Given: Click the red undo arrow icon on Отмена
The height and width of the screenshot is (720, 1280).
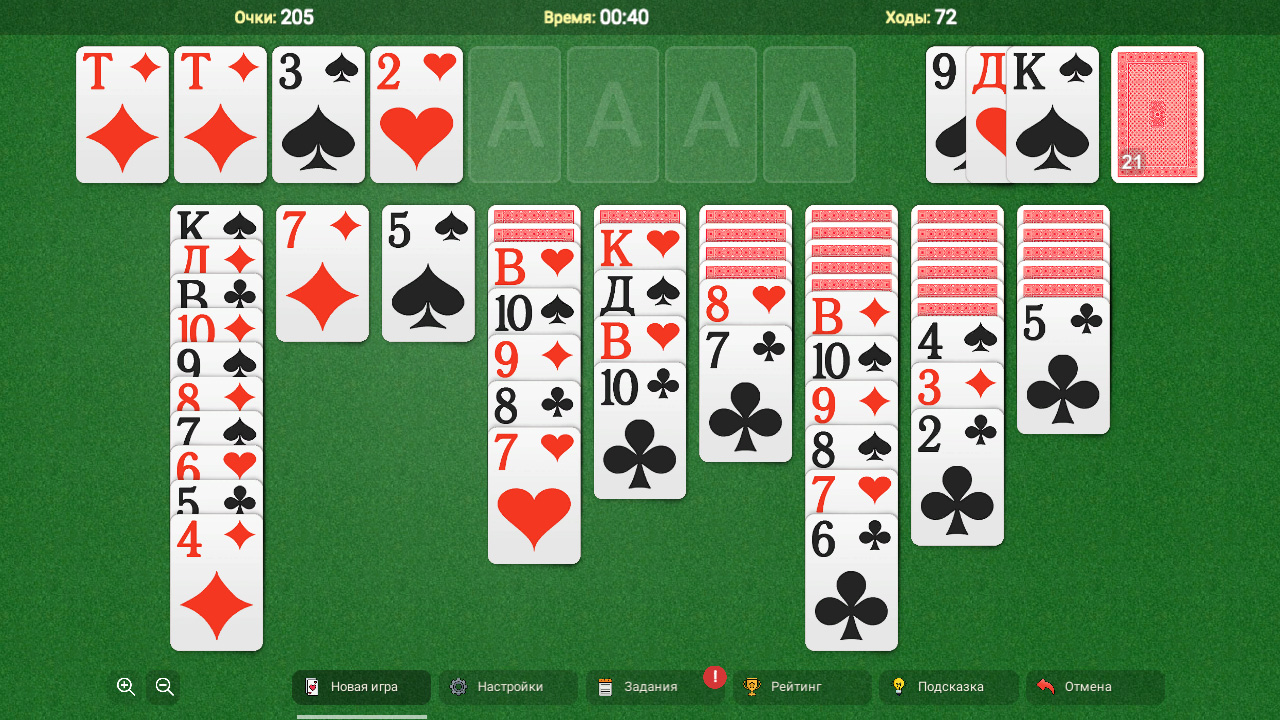Looking at the screenshot, I should click(1046, 686).
